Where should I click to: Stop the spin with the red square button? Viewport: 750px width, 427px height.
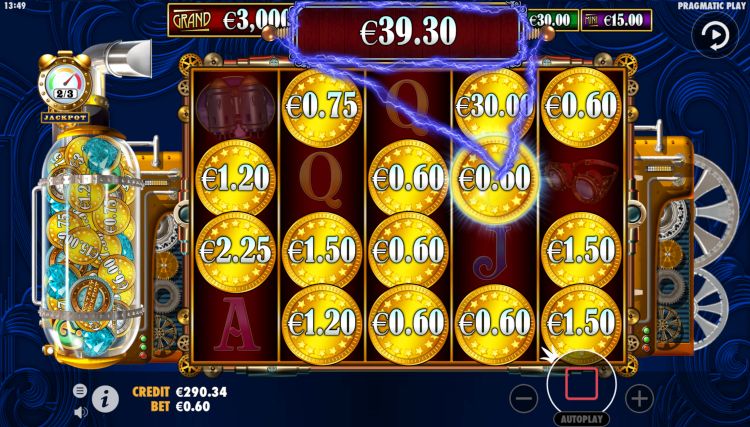(x=581, y=382)
